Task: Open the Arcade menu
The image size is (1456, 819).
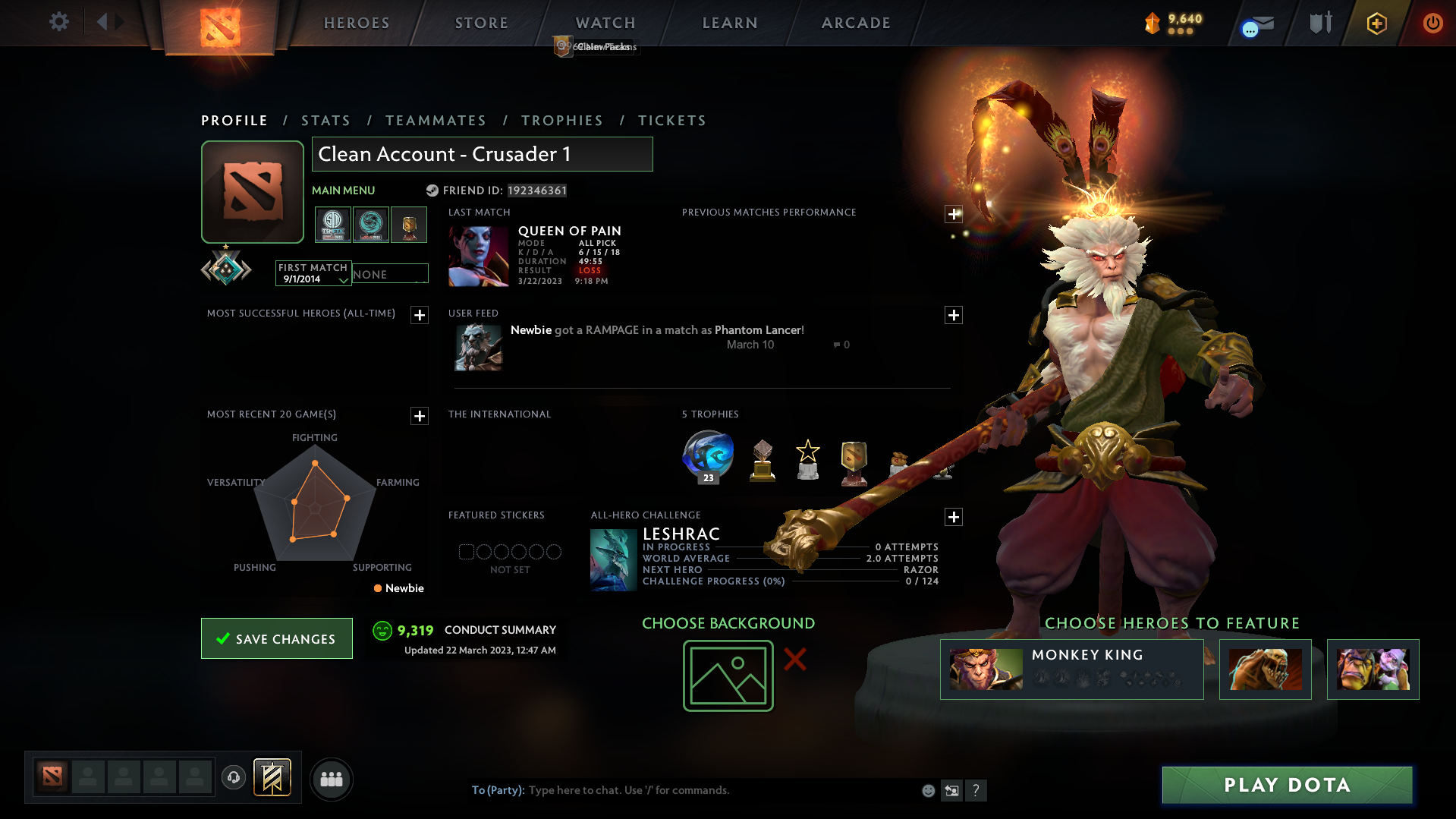Action: coord(855,23)
